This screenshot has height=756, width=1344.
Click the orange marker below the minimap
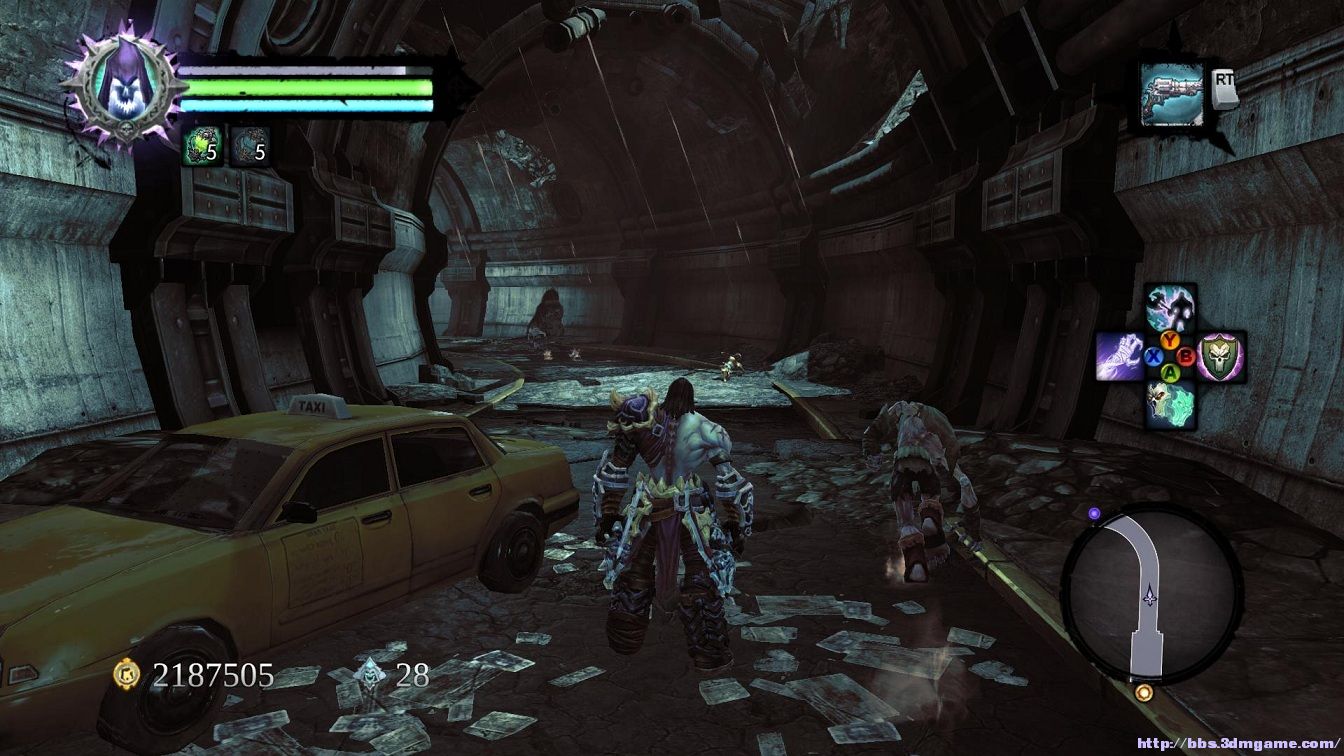coord(1144,692)
